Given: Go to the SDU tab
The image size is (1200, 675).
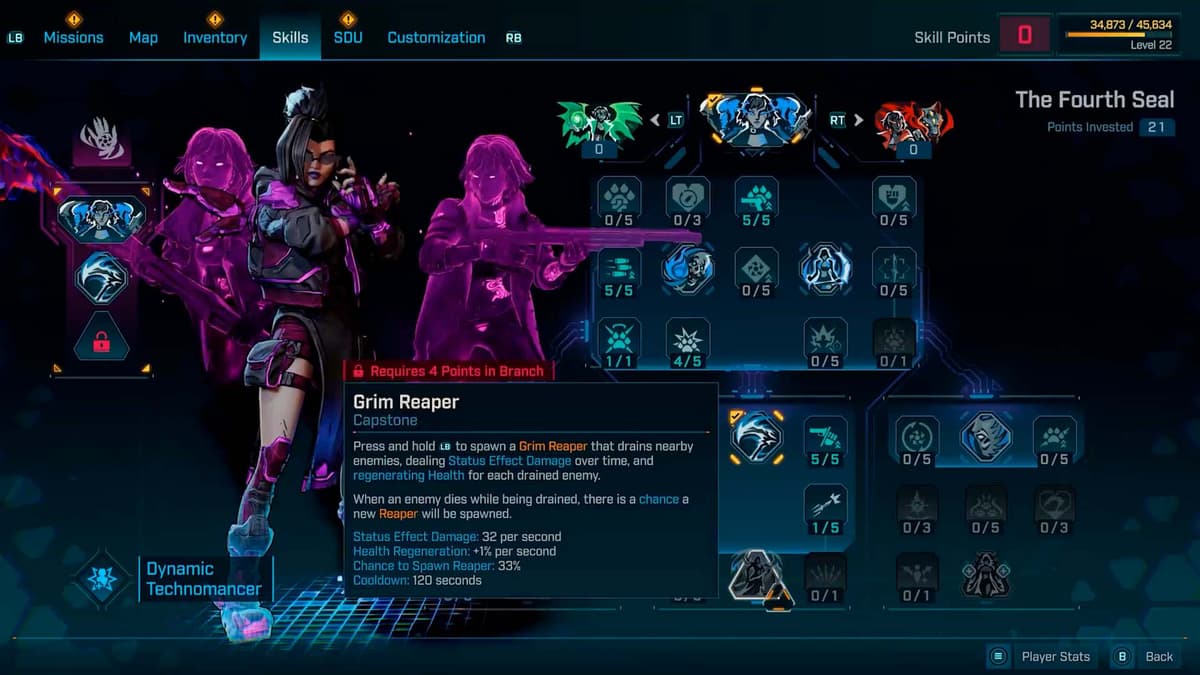Looking at the screenshot, I should tap(348, 38).
